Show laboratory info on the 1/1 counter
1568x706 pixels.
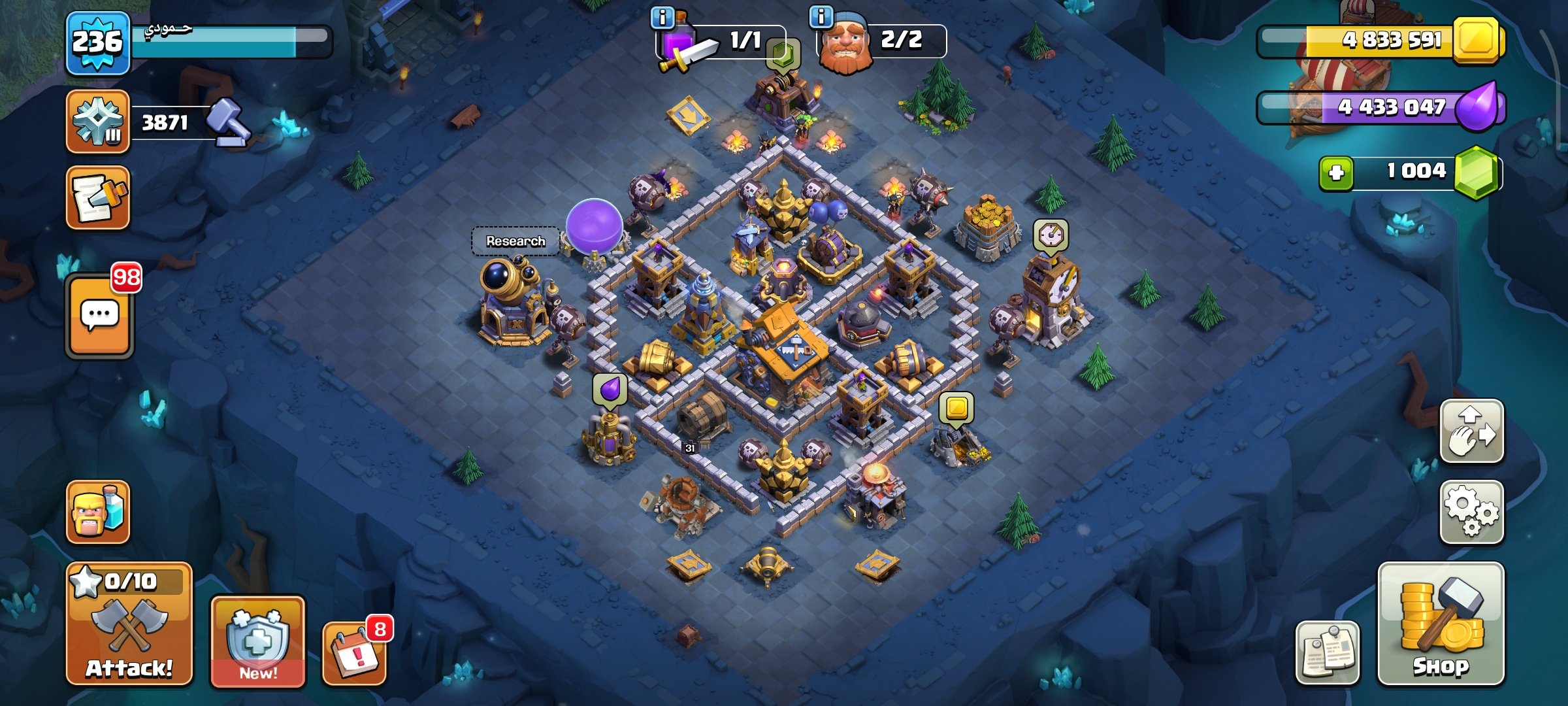[x=663, y=18]
